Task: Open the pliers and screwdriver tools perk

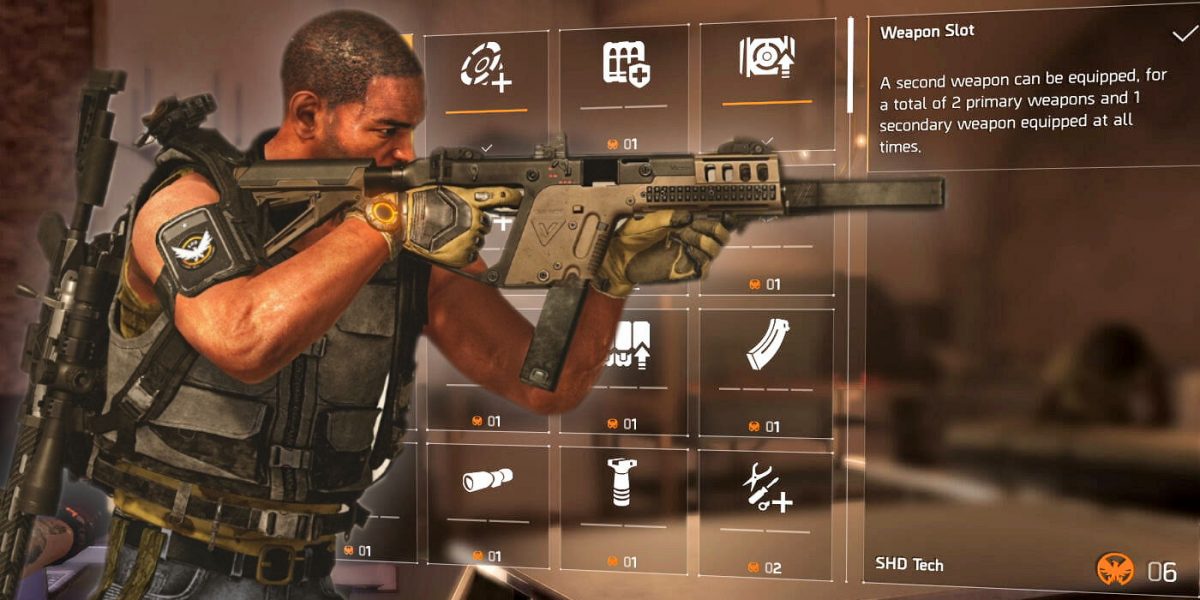Action: tap(765, 490)
